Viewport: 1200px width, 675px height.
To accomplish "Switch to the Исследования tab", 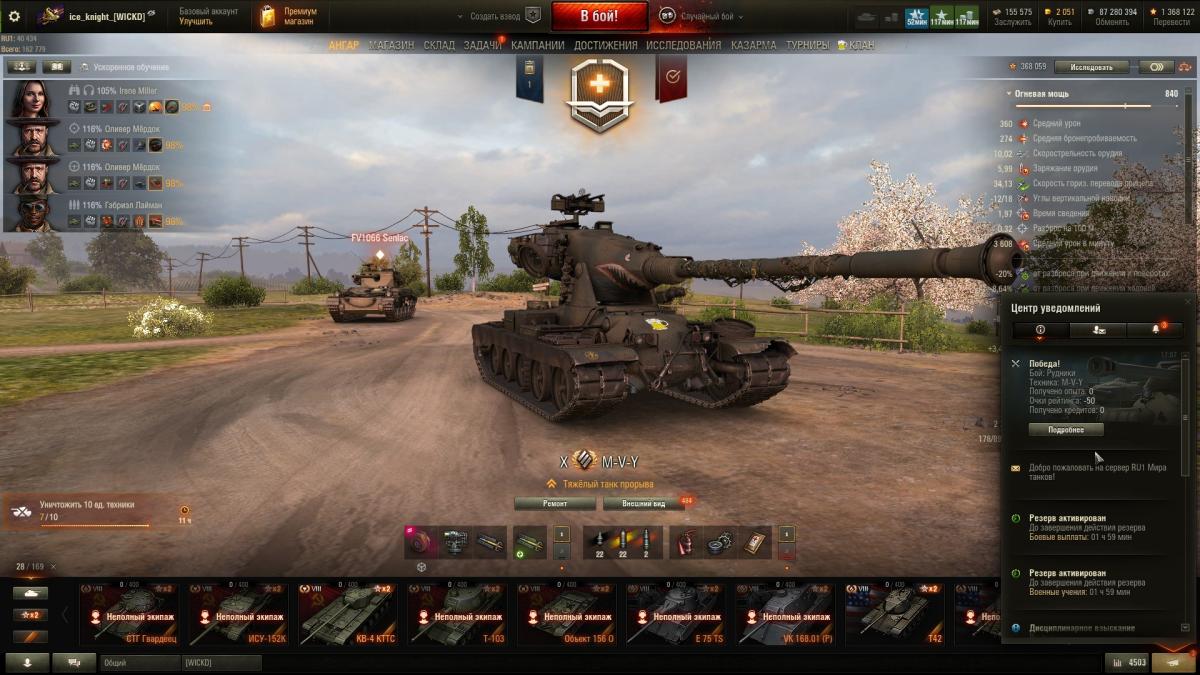I will (683, 45).
